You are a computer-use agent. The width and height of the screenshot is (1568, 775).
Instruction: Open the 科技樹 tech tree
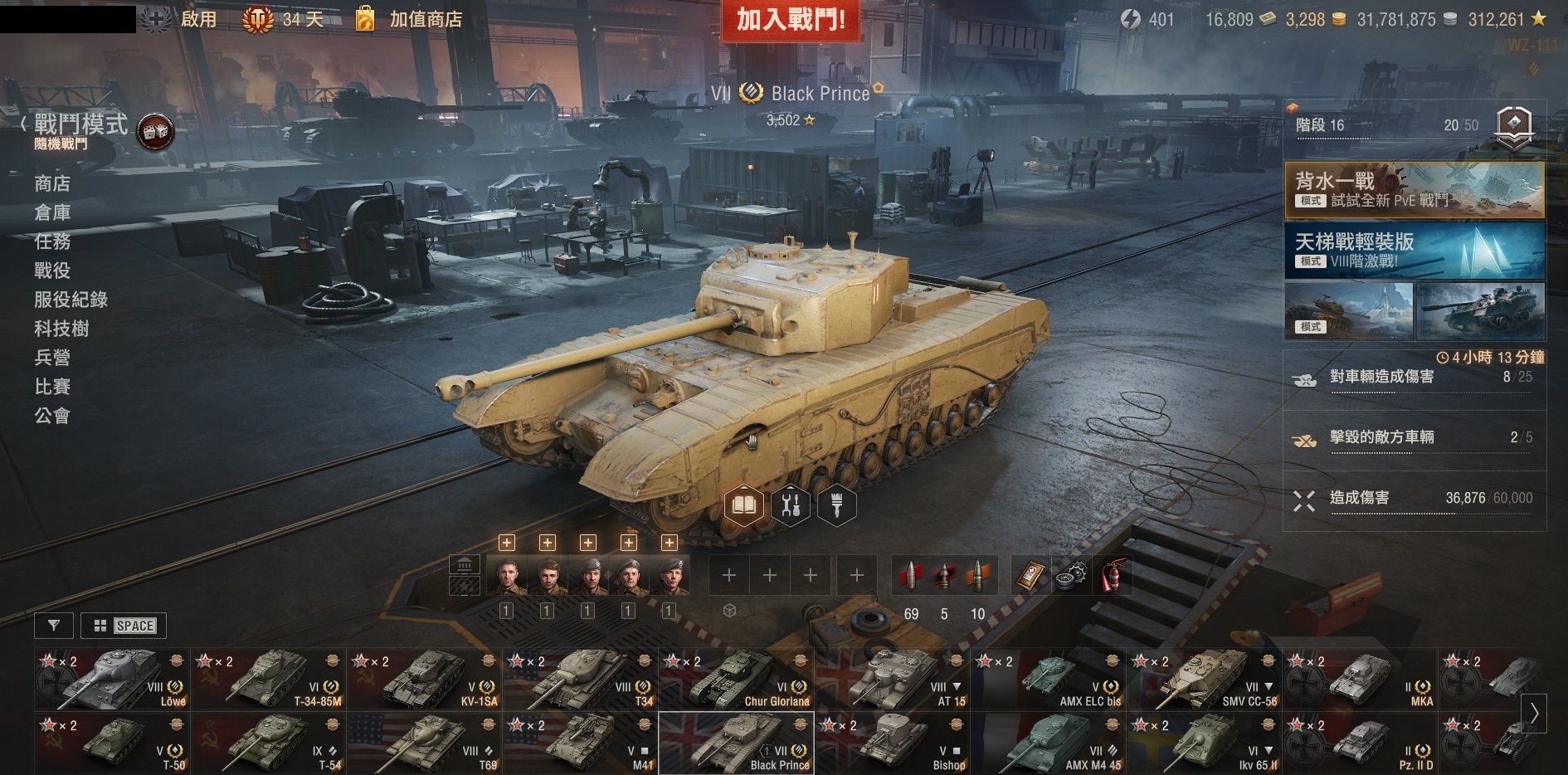(x=61, y=329)
